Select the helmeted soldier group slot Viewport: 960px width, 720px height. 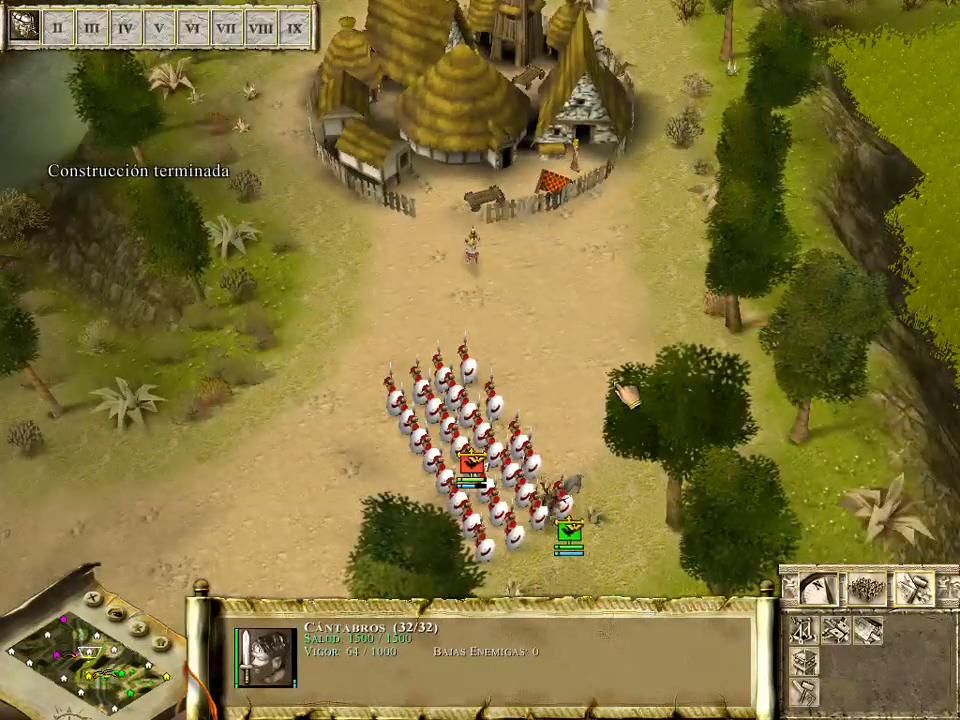point(24,27)
